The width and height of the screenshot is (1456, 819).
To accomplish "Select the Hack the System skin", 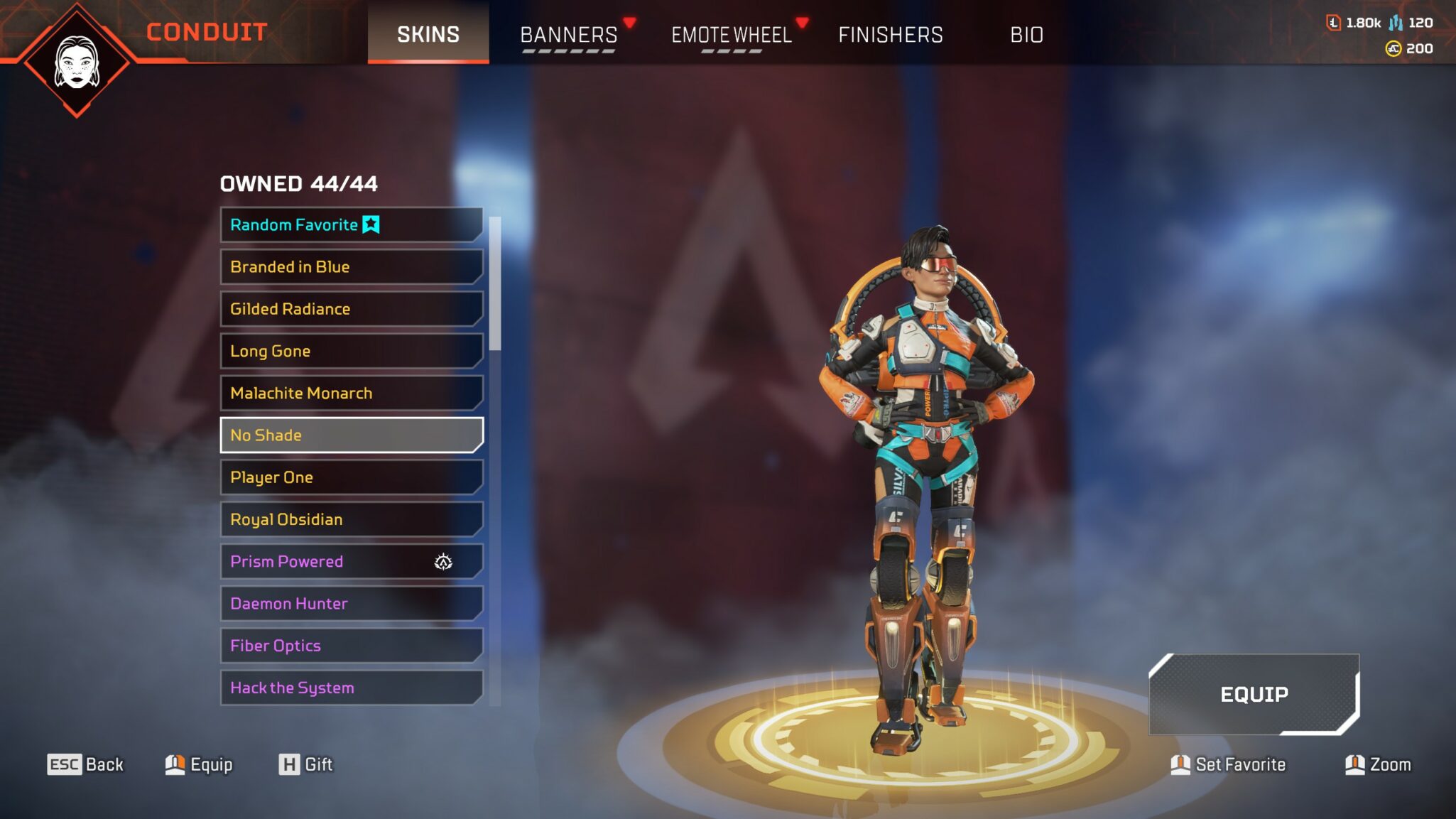I will 351,688.
